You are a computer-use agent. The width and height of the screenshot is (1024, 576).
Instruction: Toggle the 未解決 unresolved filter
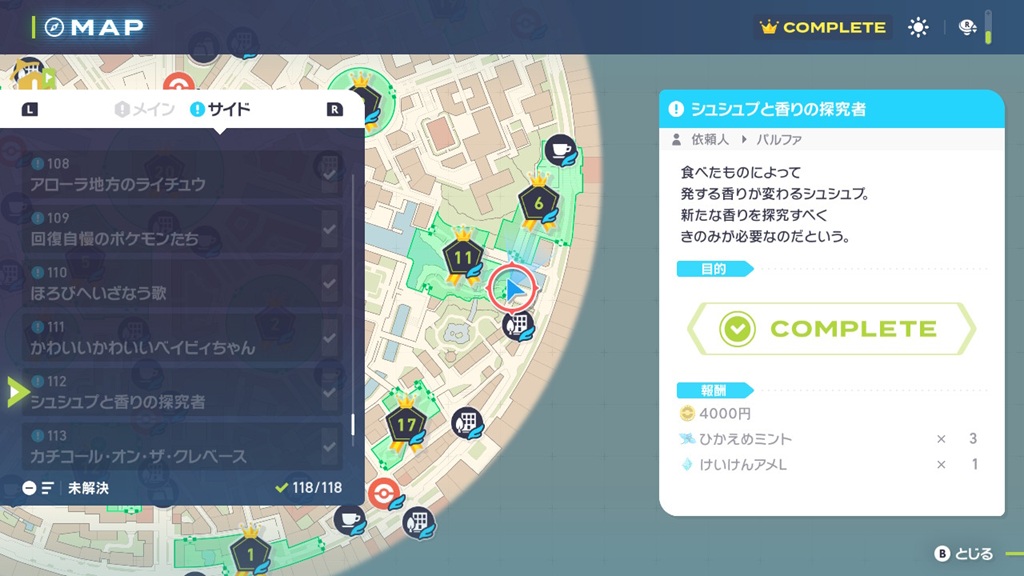(66, 488)
